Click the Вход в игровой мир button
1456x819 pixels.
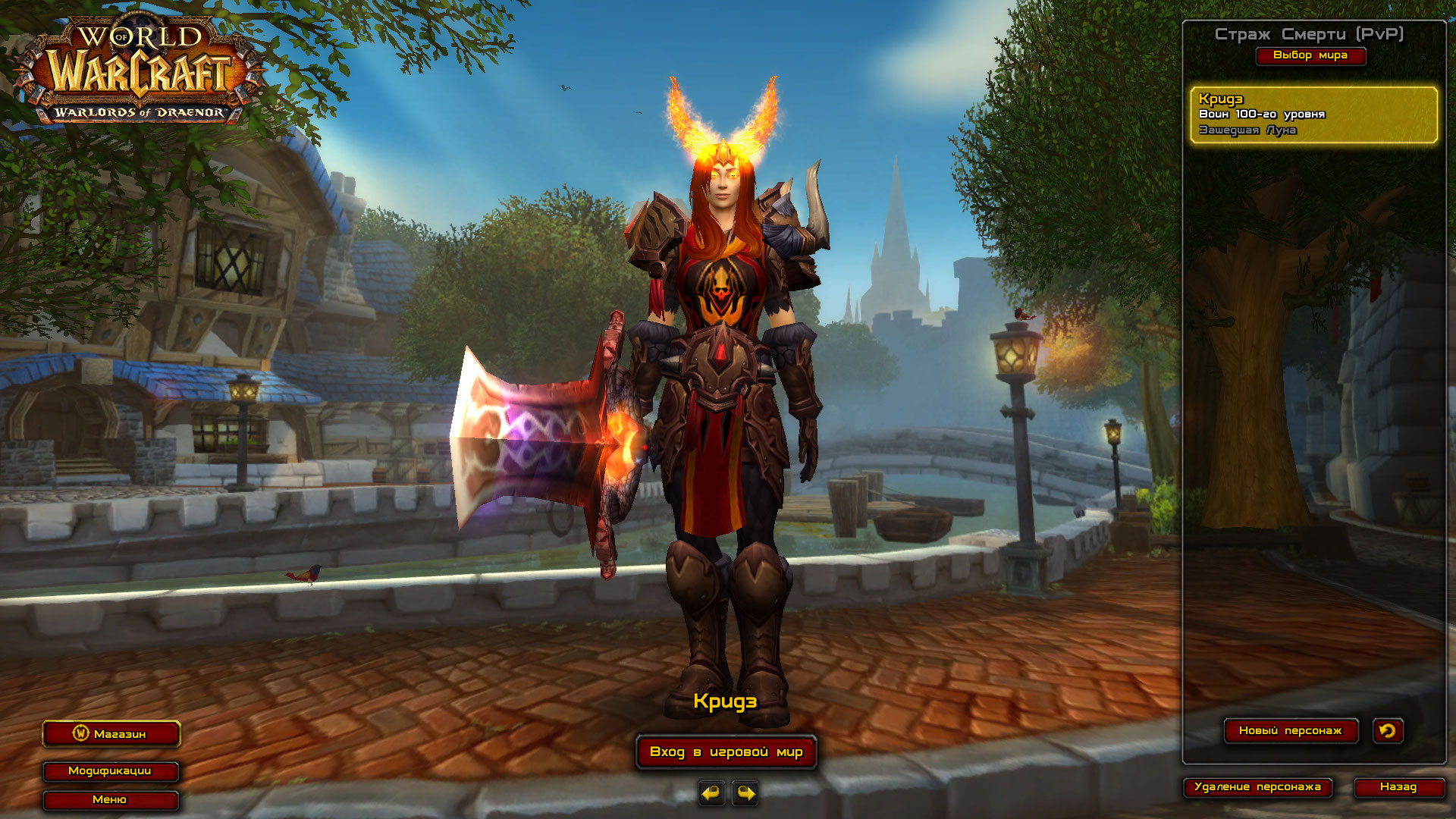(x=726, y=752)
